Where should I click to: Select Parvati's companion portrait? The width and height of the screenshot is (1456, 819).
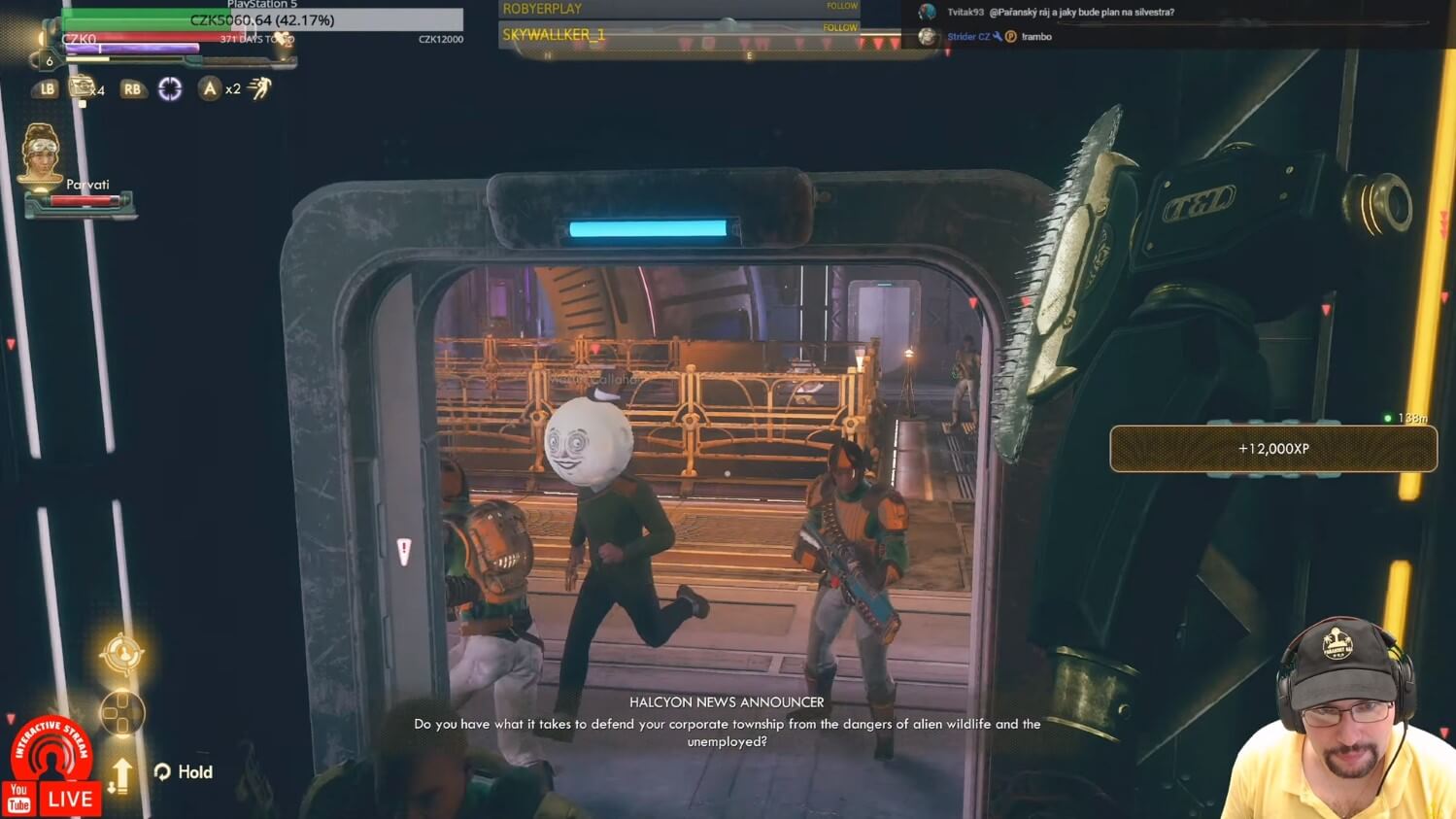tap(40, 153)
